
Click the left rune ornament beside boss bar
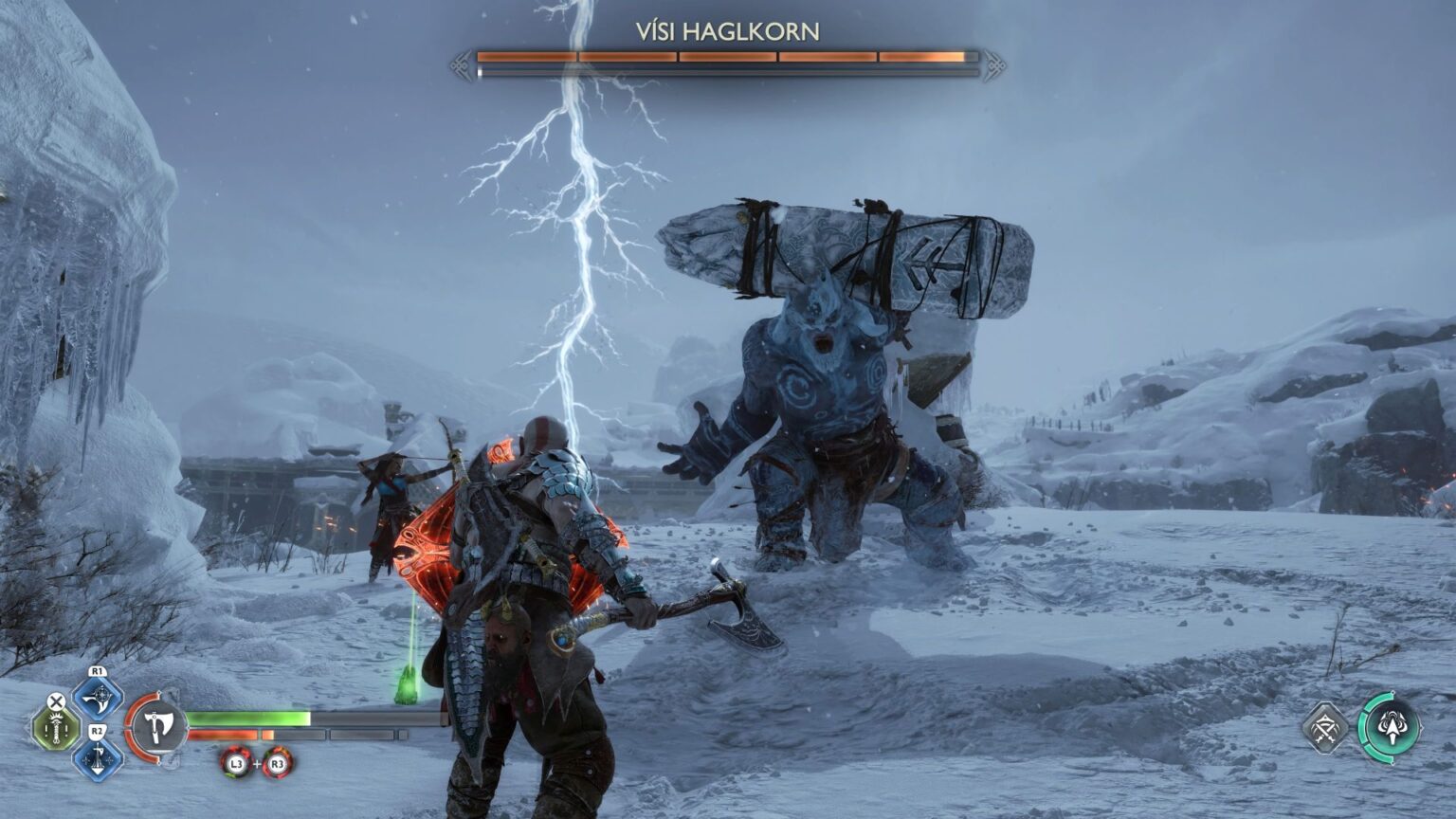coord(460,66)
